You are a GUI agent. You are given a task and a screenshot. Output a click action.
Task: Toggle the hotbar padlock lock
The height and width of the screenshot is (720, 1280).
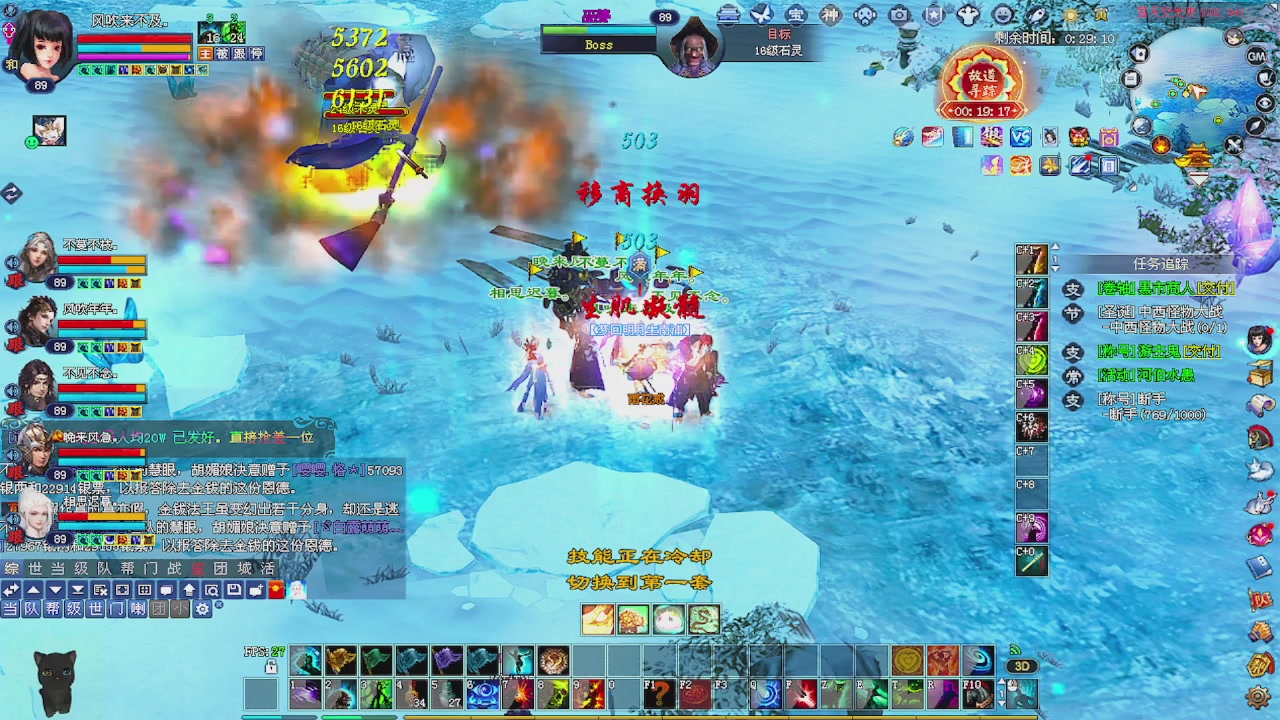tap(271, 666)
